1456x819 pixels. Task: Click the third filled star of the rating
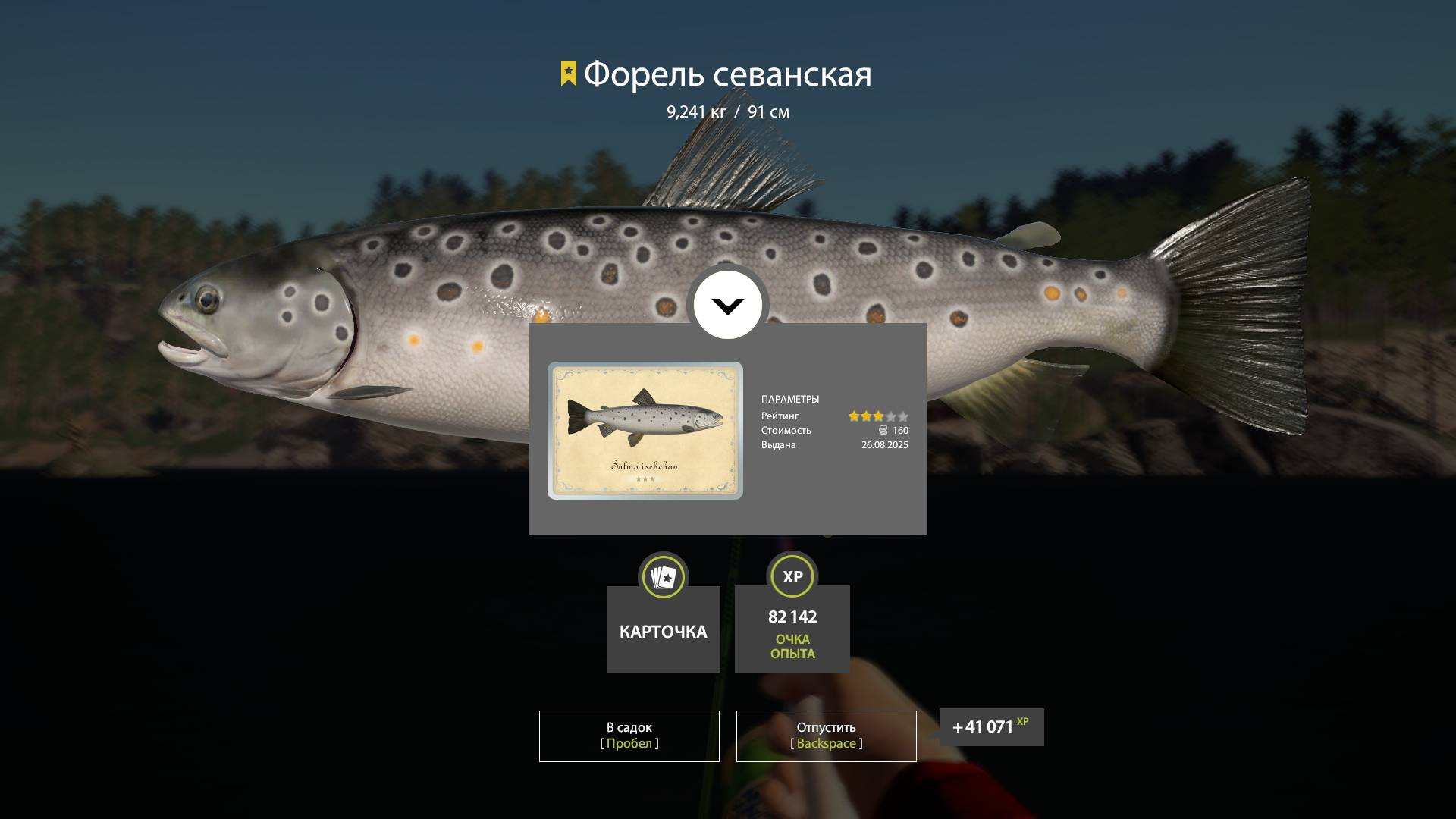[x=878, y=416]
